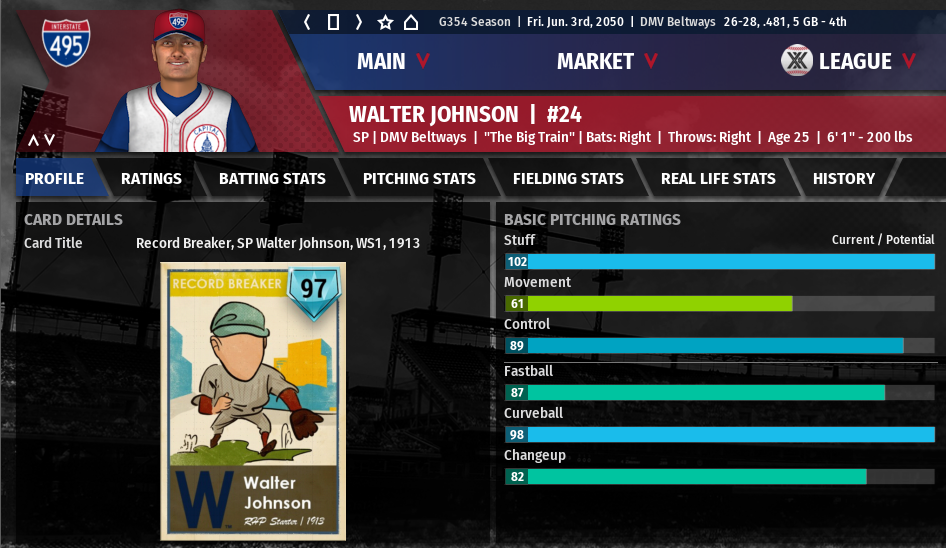Screen dimensions: 946x548
Task: Click the Walter Johnson Record Breaker card
Action: (252, 400)
